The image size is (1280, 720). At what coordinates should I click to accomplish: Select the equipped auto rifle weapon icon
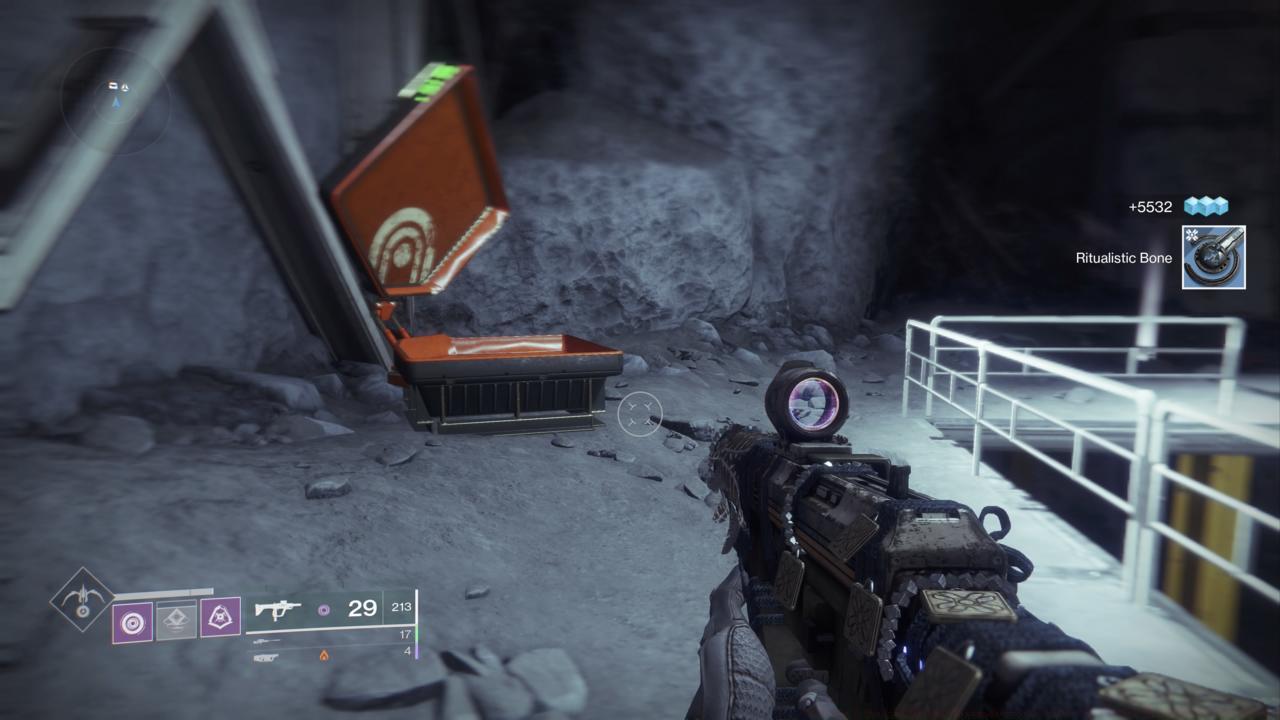(278, 609)
